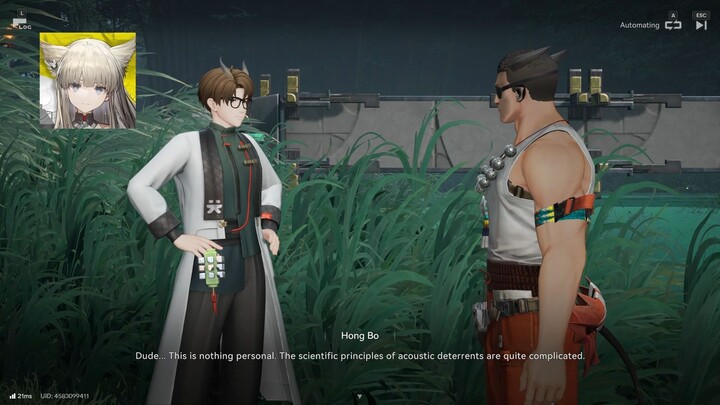Toggle the Automating auto-play icon
The width and height of the screenshot is (720, 405).
(673, 25)
